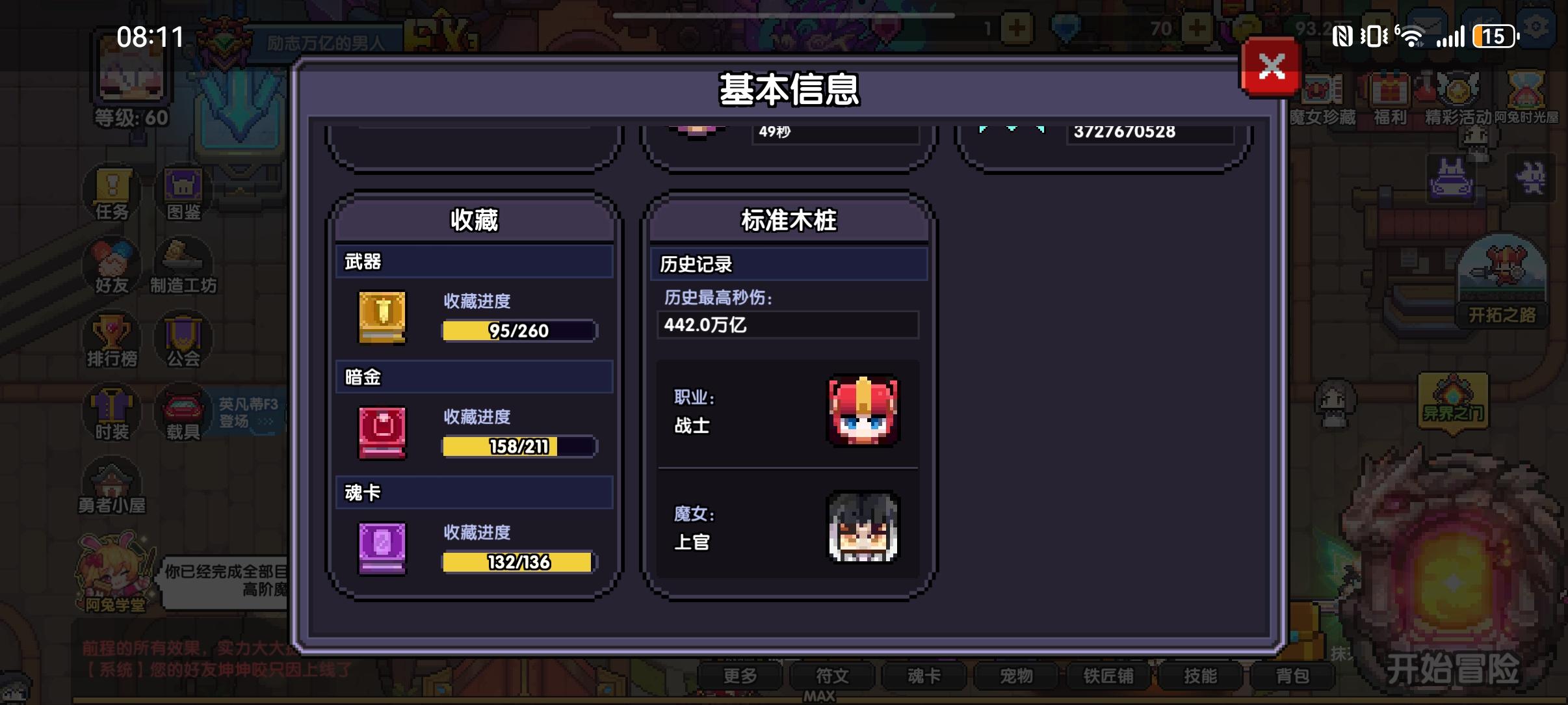Tap the 更多 button on bottom bar

743,676
